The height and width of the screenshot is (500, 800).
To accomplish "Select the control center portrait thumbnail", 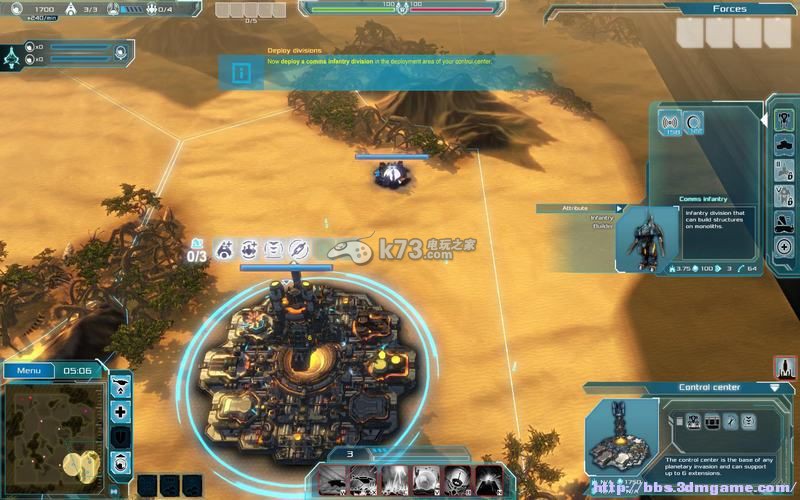I will coord(620,434).
